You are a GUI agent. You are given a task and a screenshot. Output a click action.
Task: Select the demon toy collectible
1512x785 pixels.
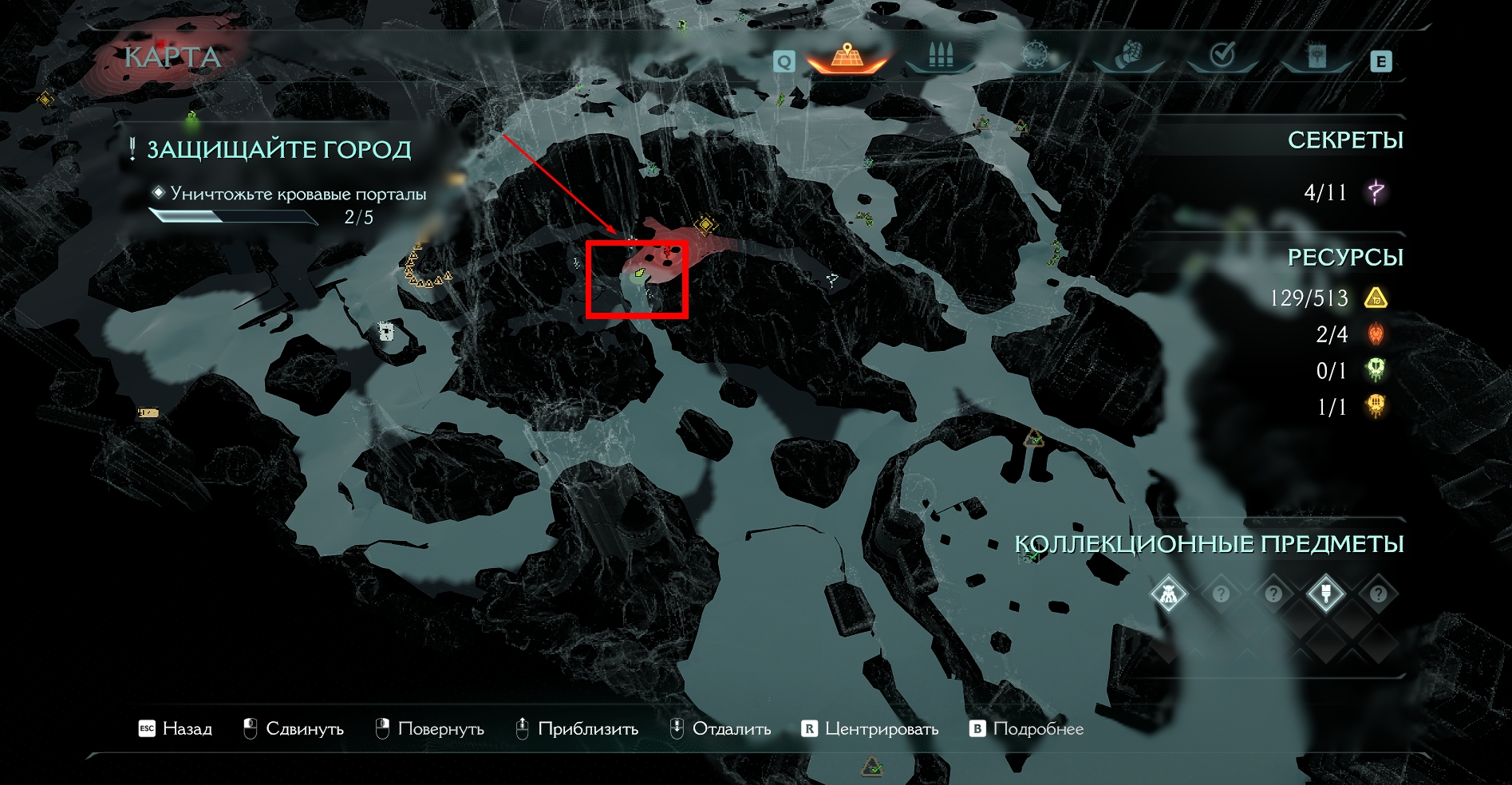(1169, 594)
